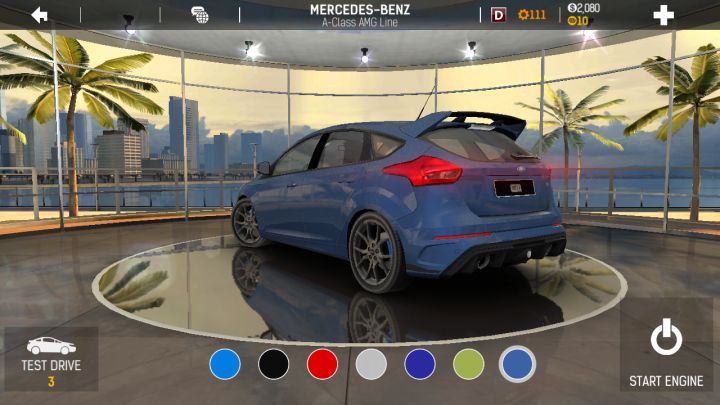The image size is (720, 405).
Task: Open the globe and coins icon
Action: [200, 15]
